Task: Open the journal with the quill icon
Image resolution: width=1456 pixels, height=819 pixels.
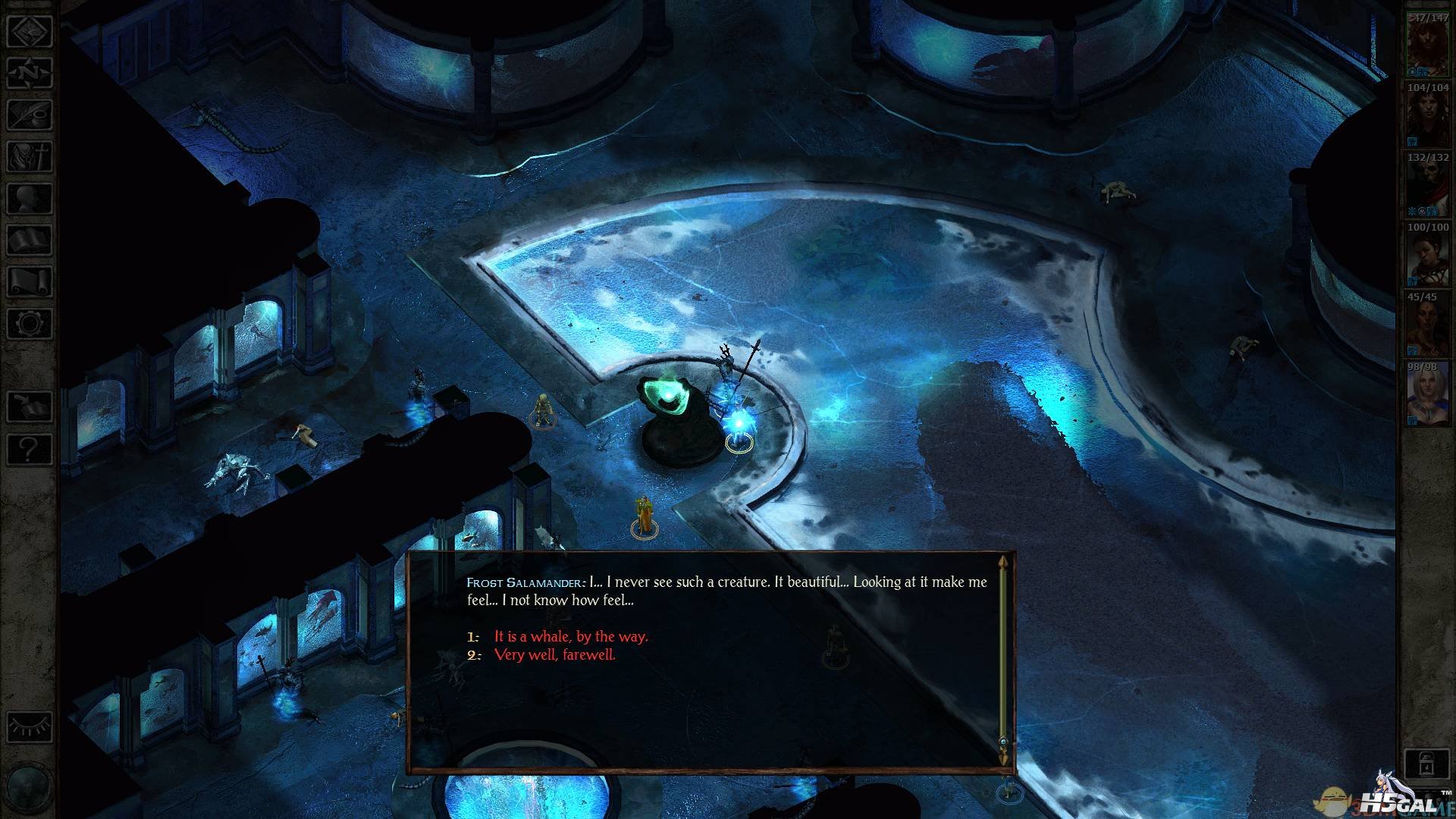Action: pos(29,115)
